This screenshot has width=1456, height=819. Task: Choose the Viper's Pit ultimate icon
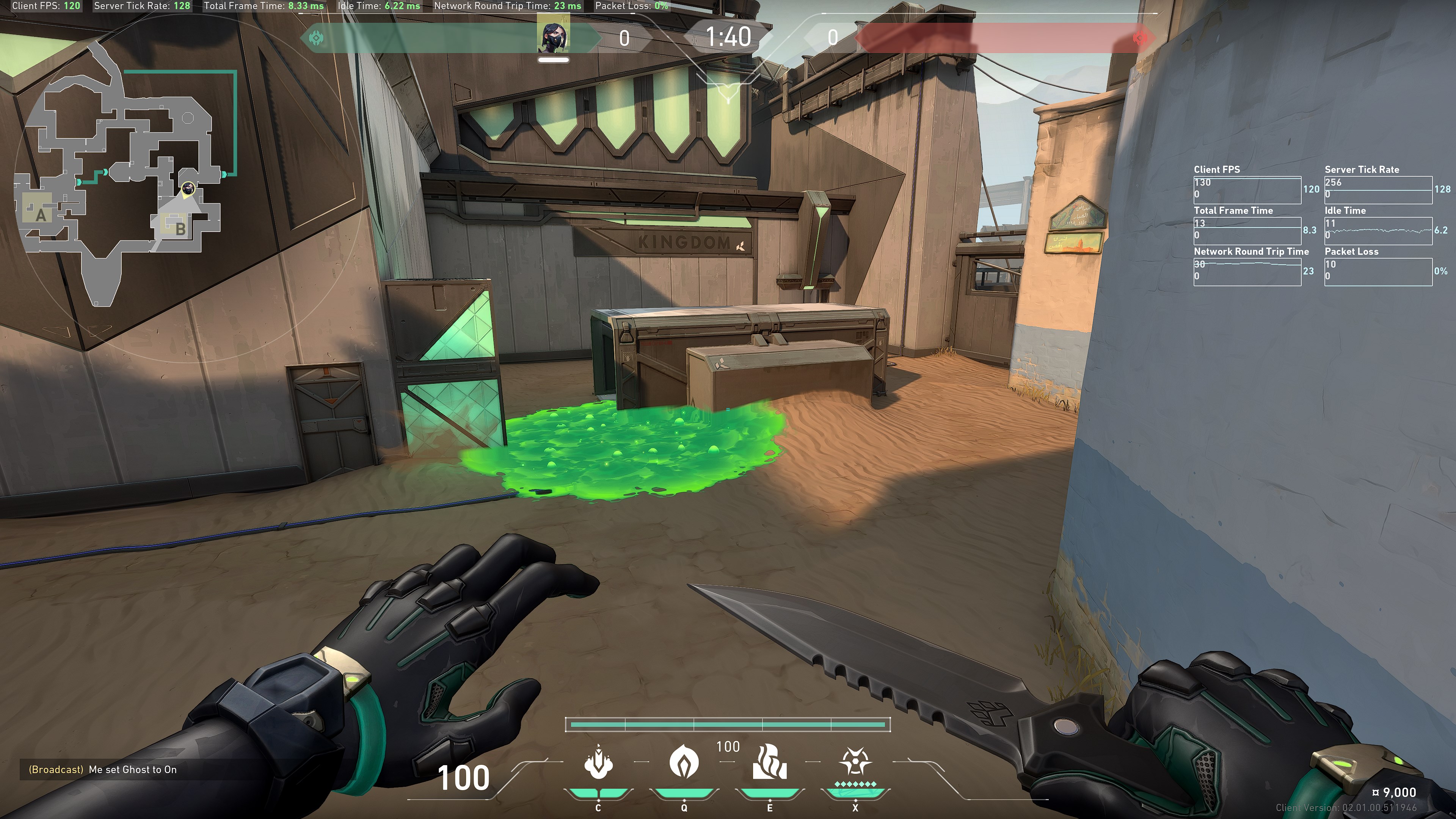pyautogui.click(x=855, y=762)
